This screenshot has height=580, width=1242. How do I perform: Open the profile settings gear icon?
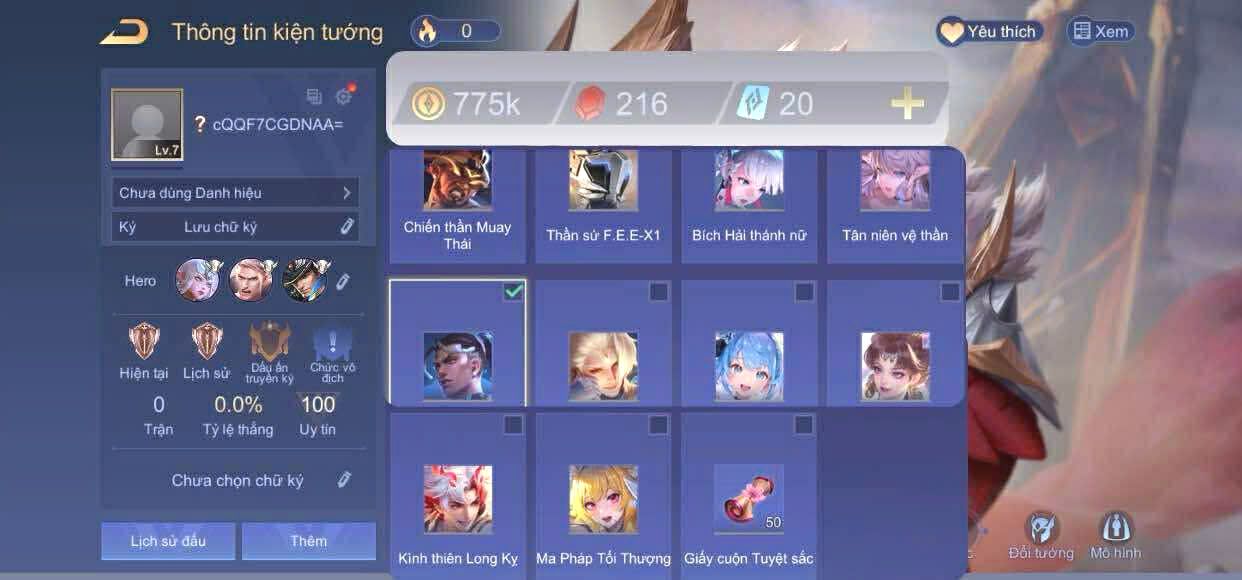coord(344,96)
